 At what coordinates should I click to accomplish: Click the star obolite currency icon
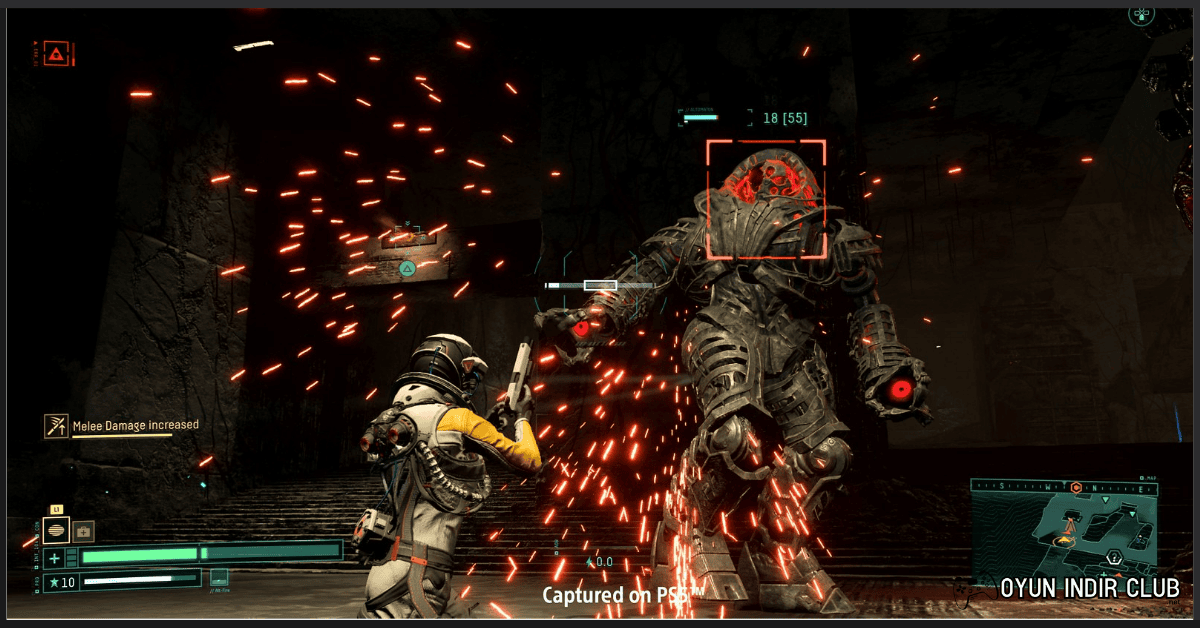click(54, 582)
